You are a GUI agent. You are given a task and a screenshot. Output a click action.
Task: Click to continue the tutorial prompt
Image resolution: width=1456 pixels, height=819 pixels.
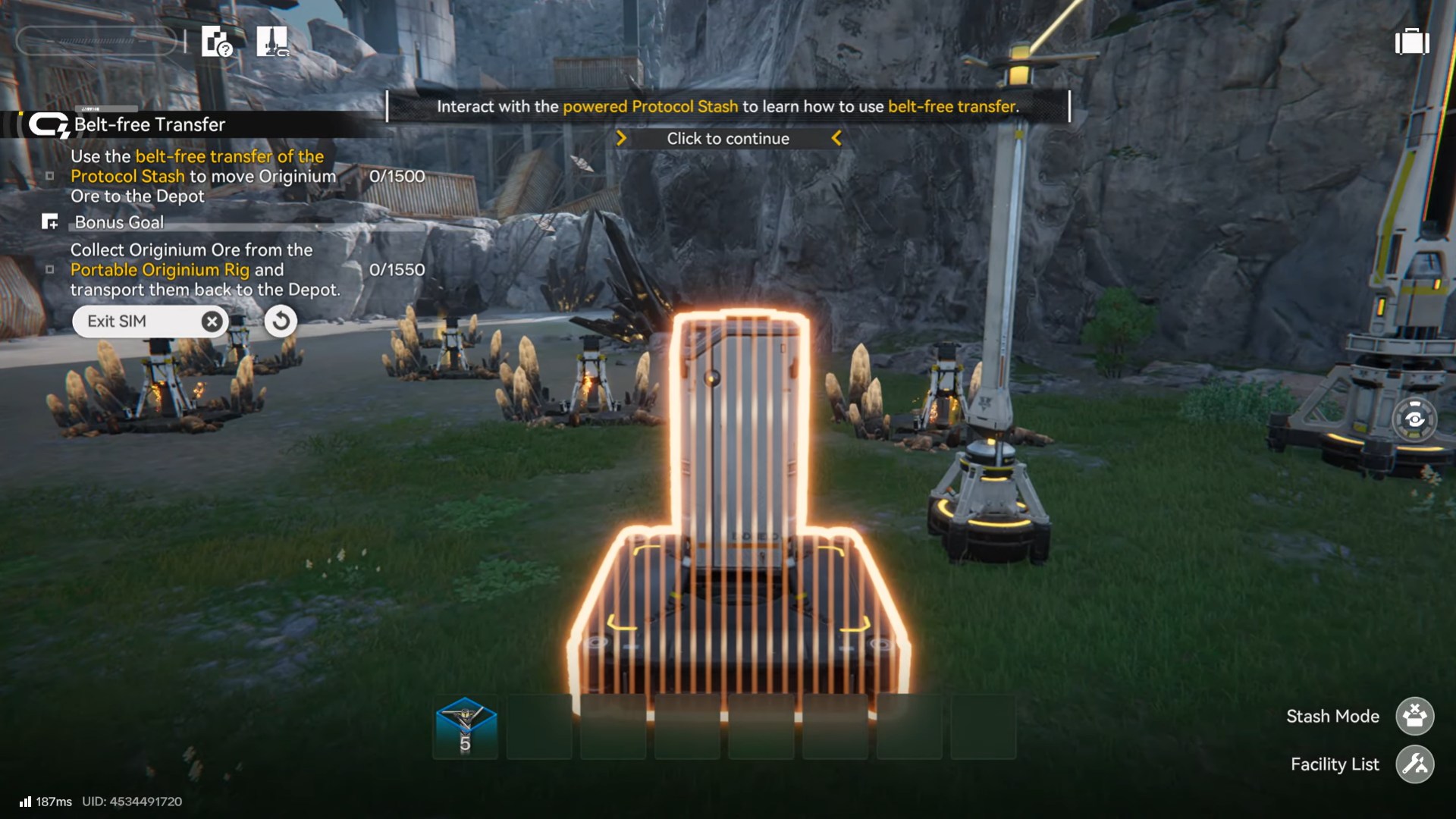728,139
